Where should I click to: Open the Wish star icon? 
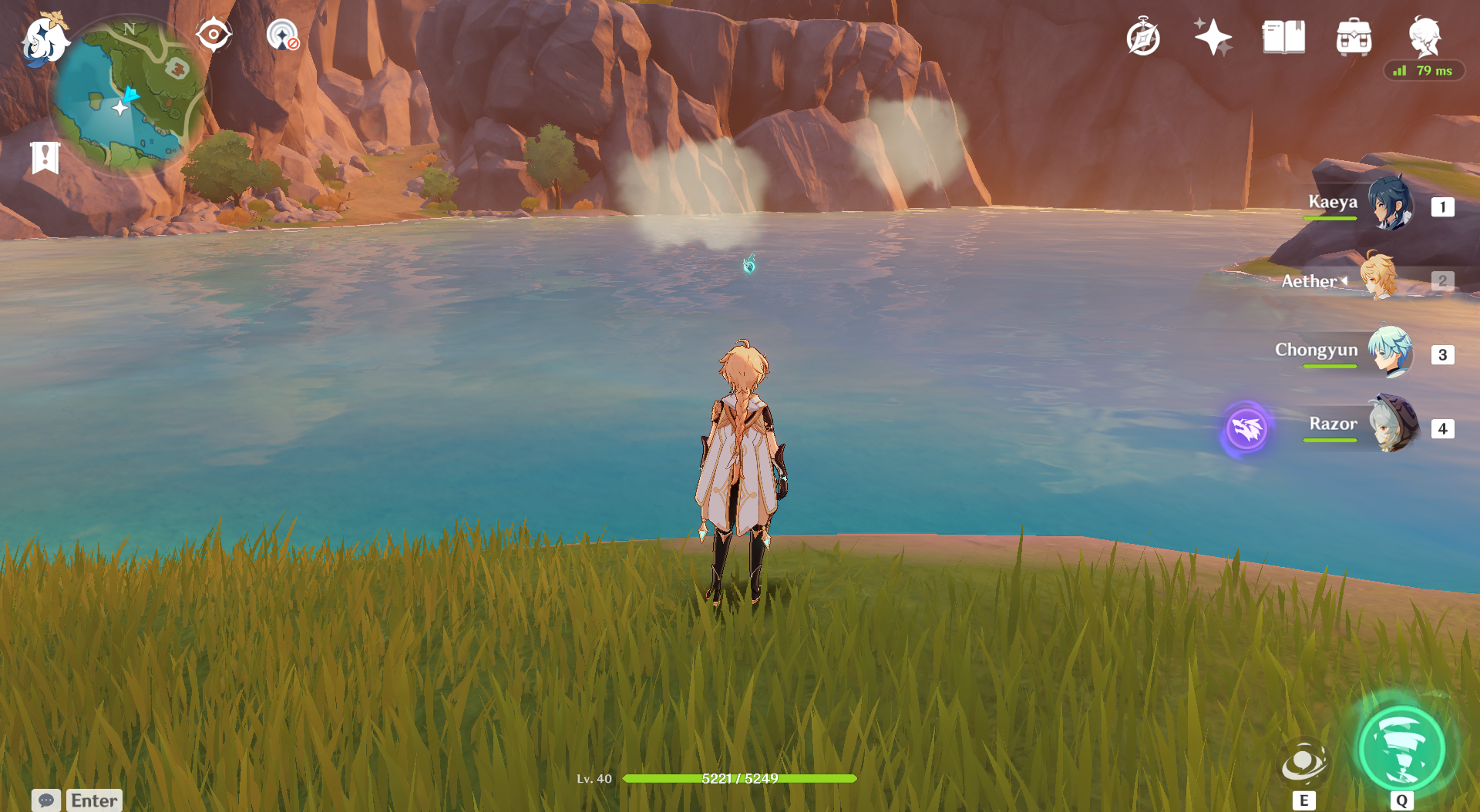[1213, 37]
